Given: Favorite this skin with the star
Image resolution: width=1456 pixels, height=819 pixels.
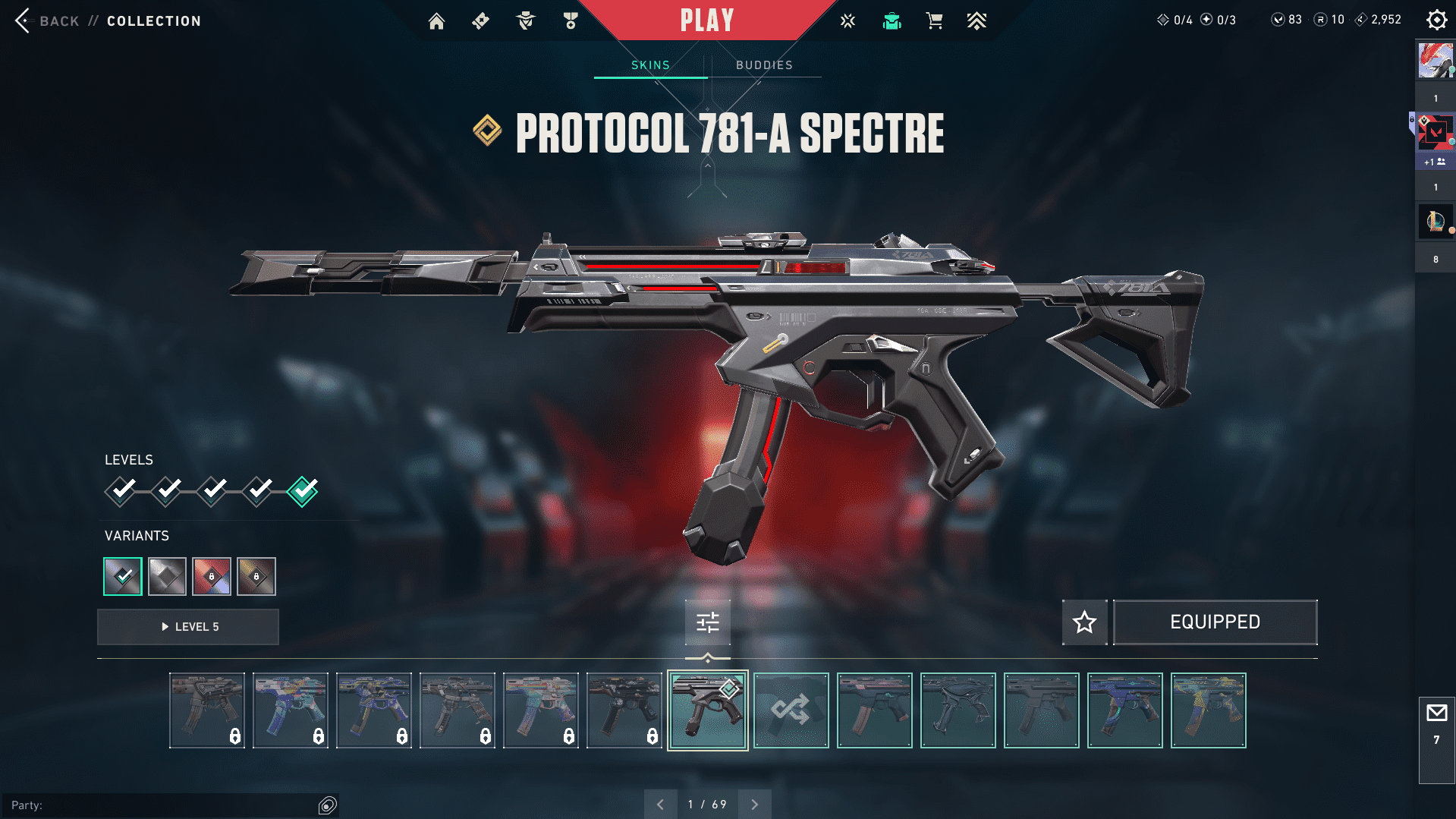Looking at the screenshot, I should click(1084, 622).
